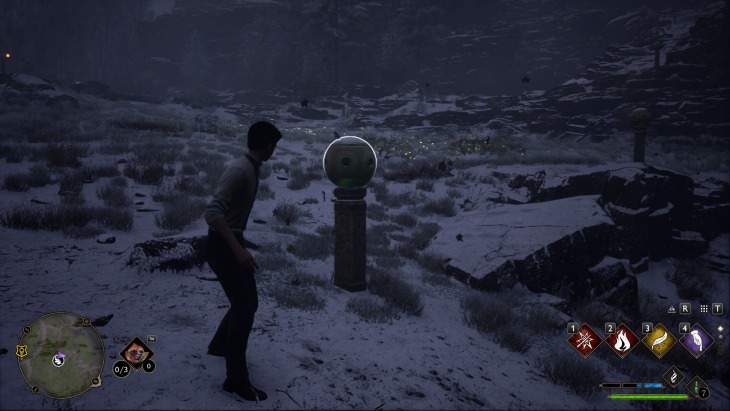730x411 pixels.
Task: Open the diamond creature portrait tracker
Action: [135, 351]
